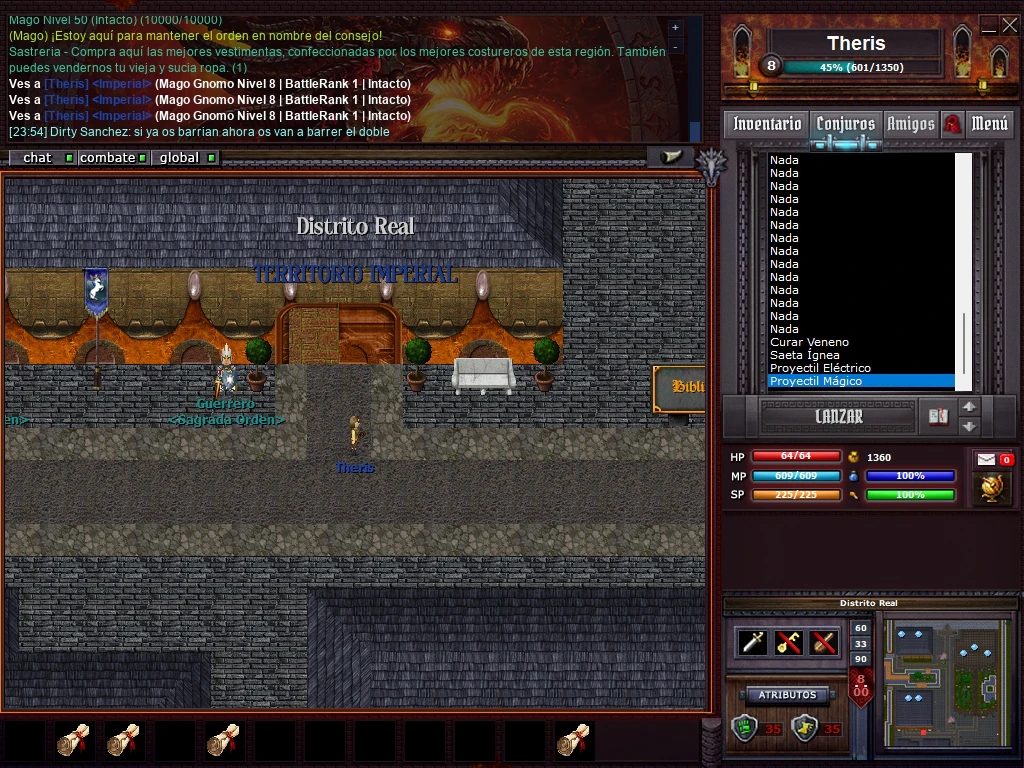Switch to the Conjuros tab
1024x768 pixels.
845,124
